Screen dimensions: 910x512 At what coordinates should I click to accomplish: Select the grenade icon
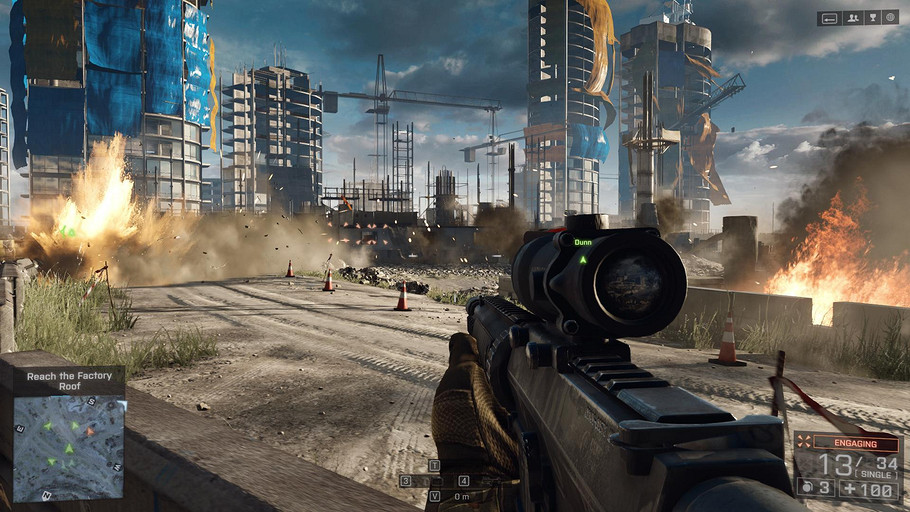(808, 487)
